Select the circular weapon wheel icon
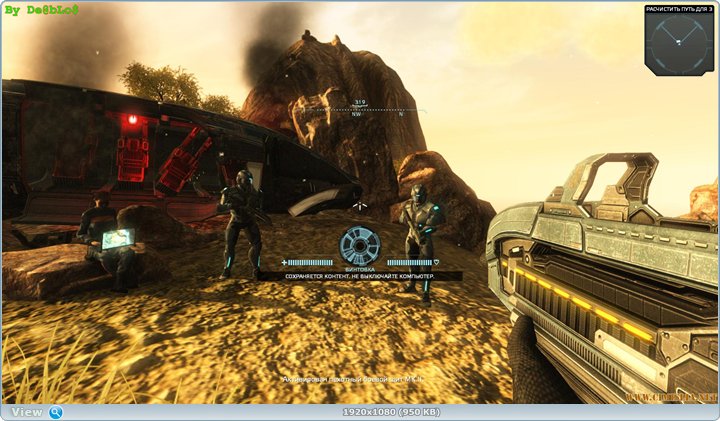The width and height of the screenshot is (720, 421). [360, 245]
